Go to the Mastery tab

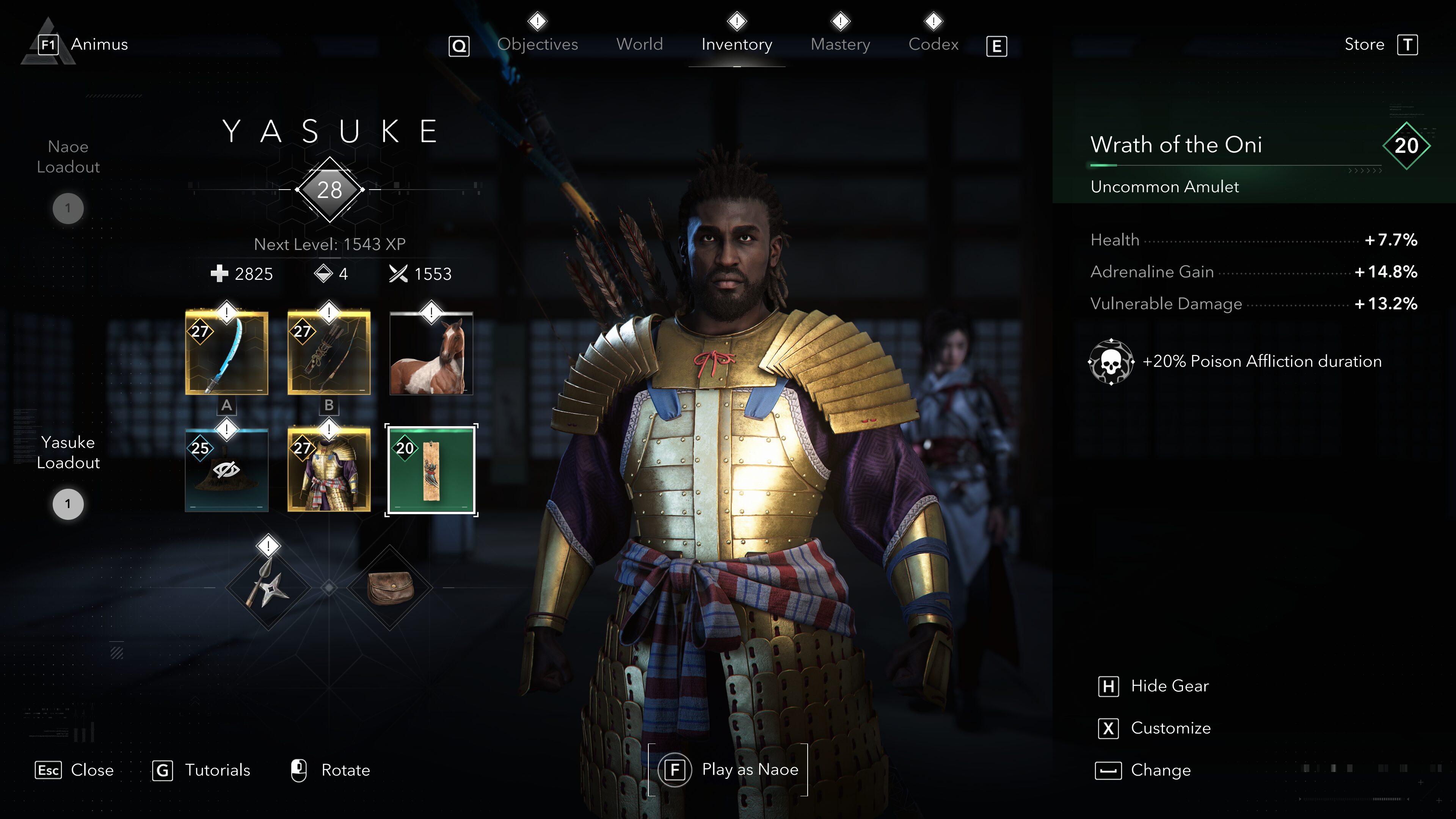pyautogui.click(x=840, y=44)
